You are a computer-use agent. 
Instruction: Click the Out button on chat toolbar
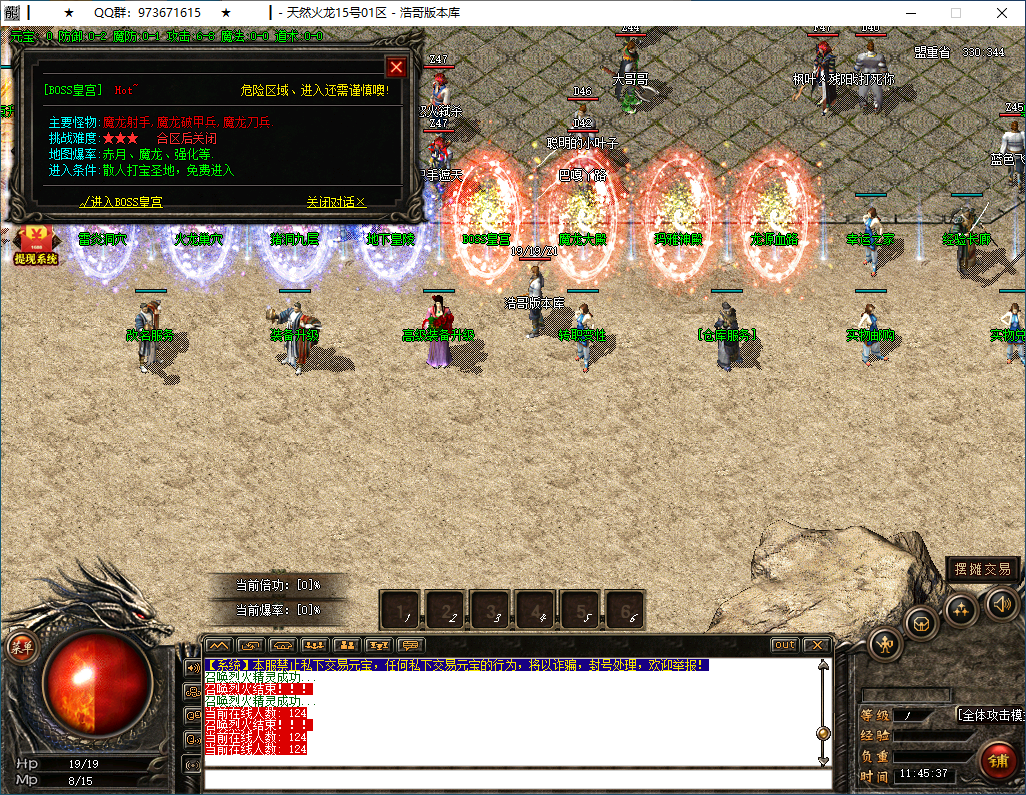tap(785, 645)
